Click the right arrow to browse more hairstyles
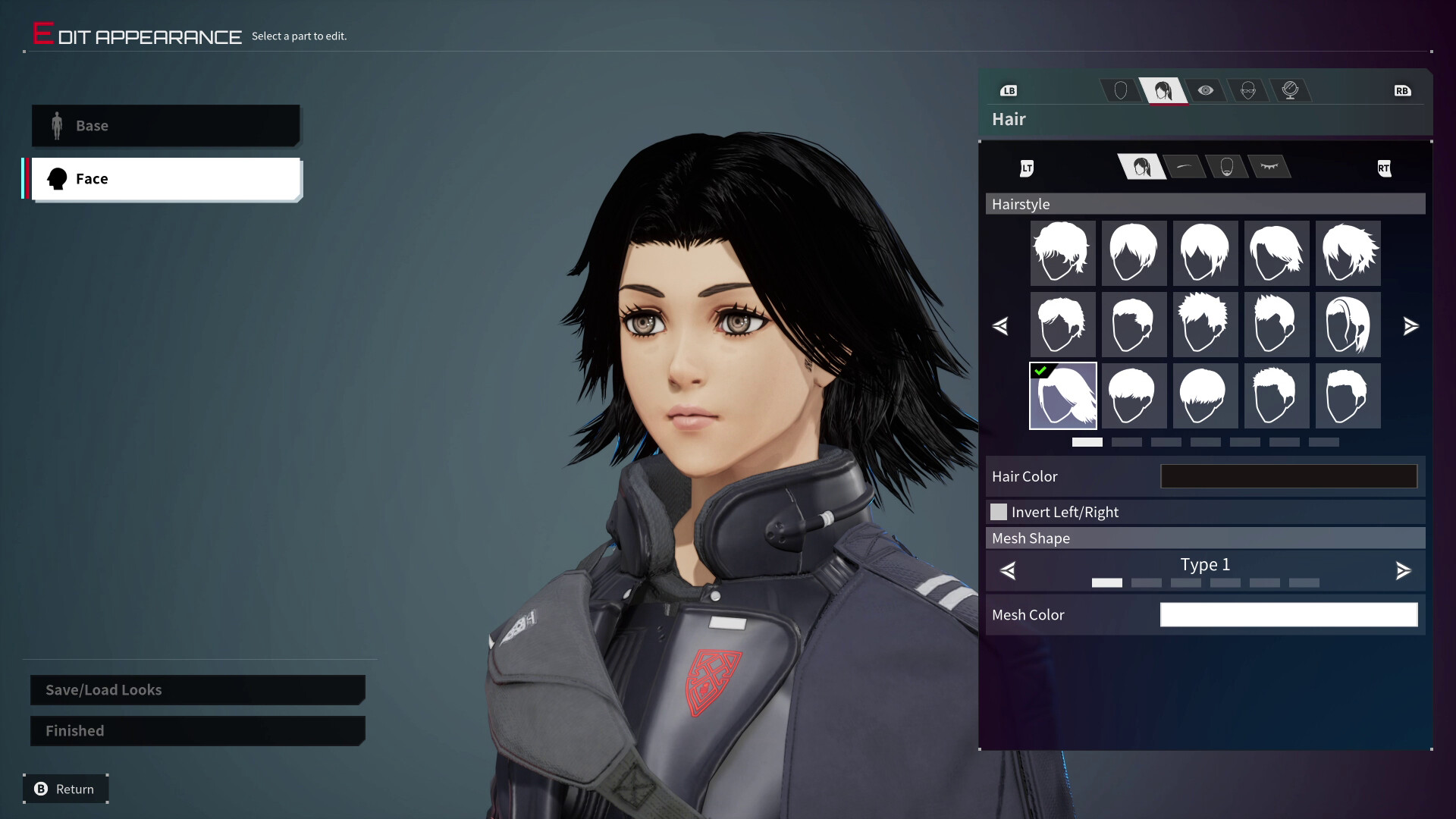Screen dimensions: 1456x819 click(x=1411, y=326)
